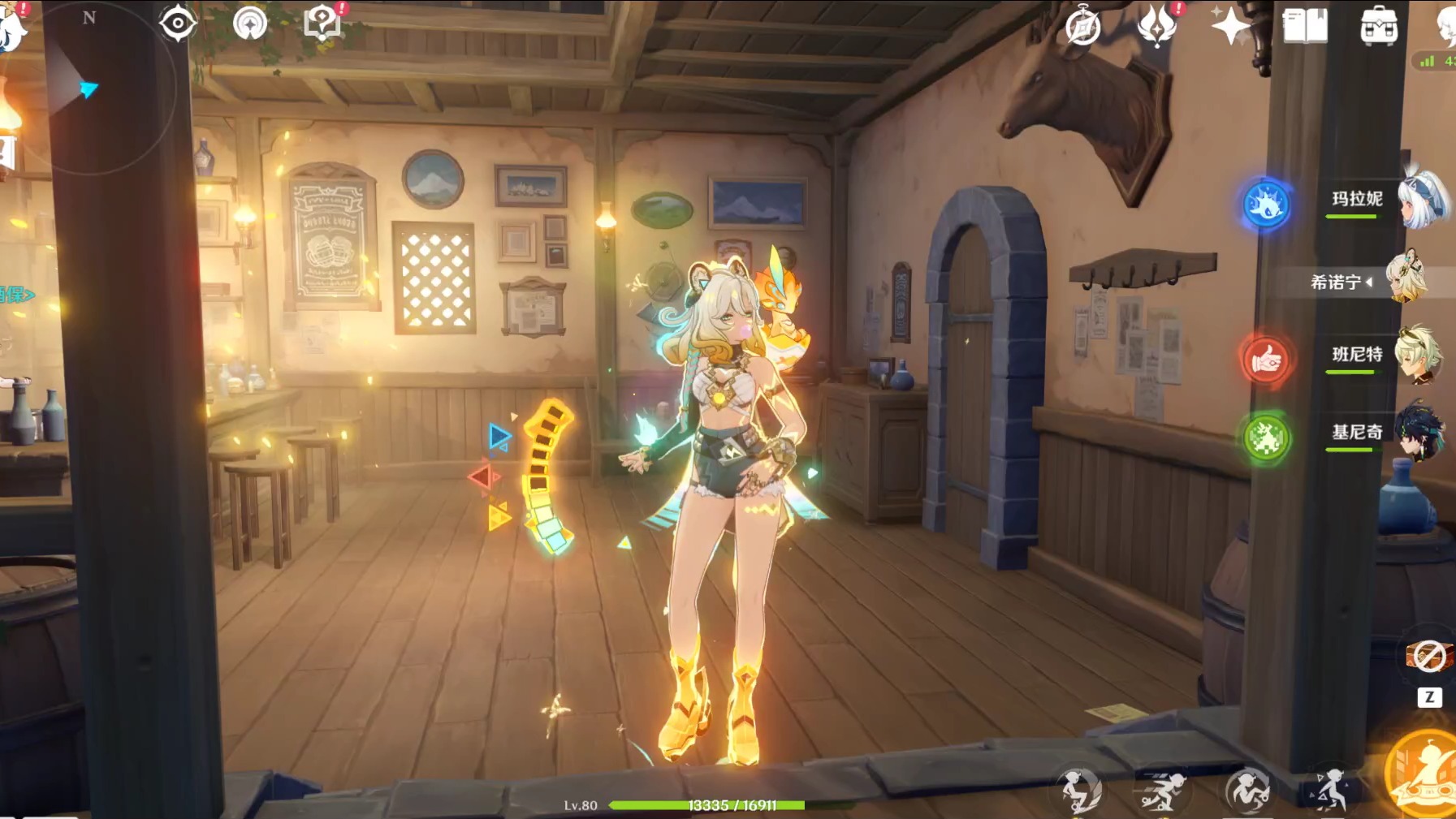Image resolution: width=1456 pixels, height=819 pixels.
Task: Open the compass adventurer handbook icon
Action: pyautogui.click(x=1082, y=28)
